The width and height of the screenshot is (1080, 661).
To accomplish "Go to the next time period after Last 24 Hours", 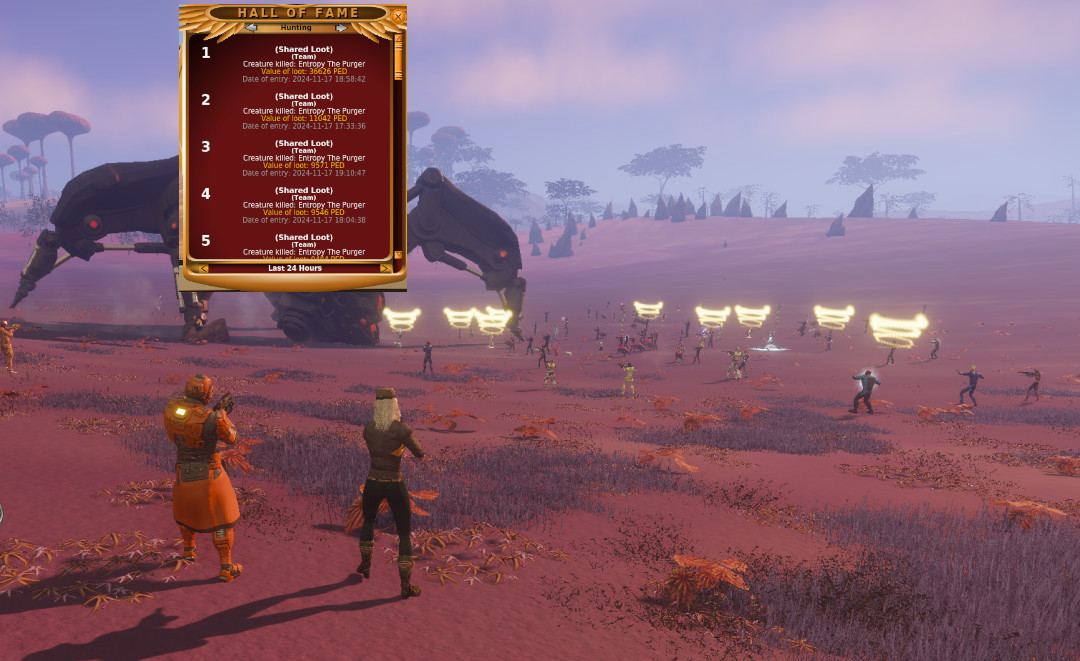I will pyautogui.click(x=385, y=268).
